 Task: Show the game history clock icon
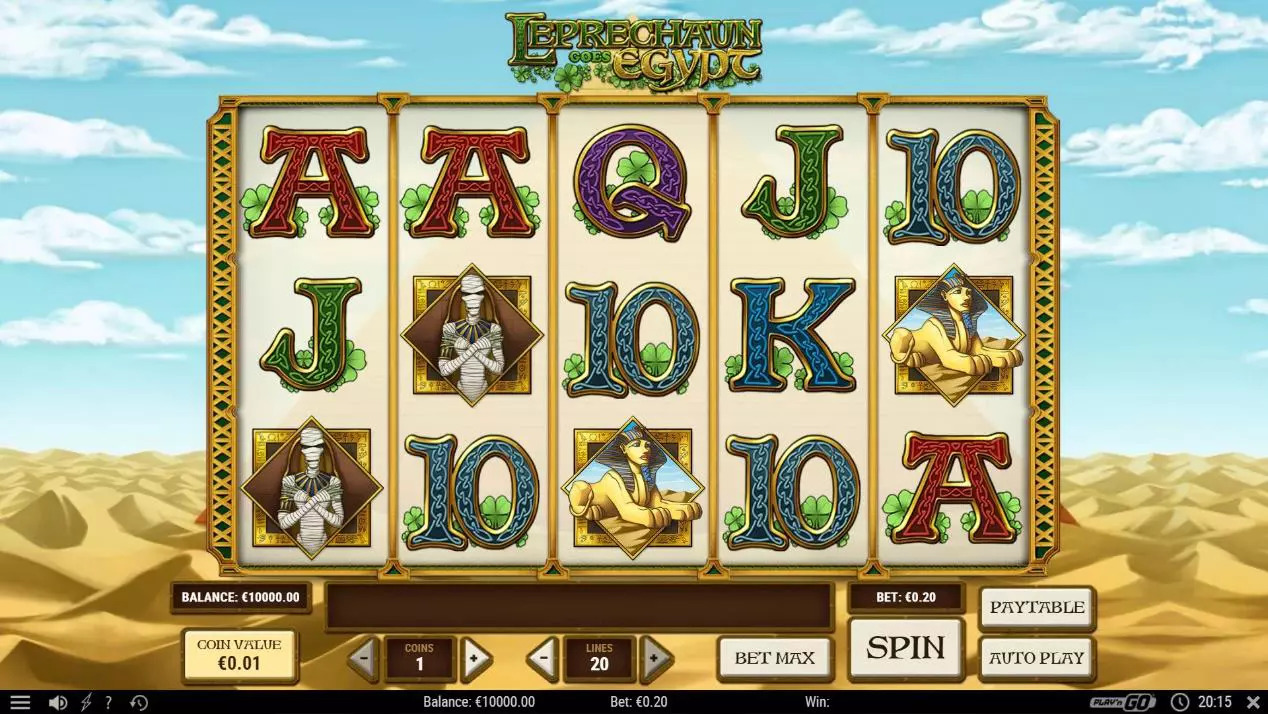pos(139,703)
